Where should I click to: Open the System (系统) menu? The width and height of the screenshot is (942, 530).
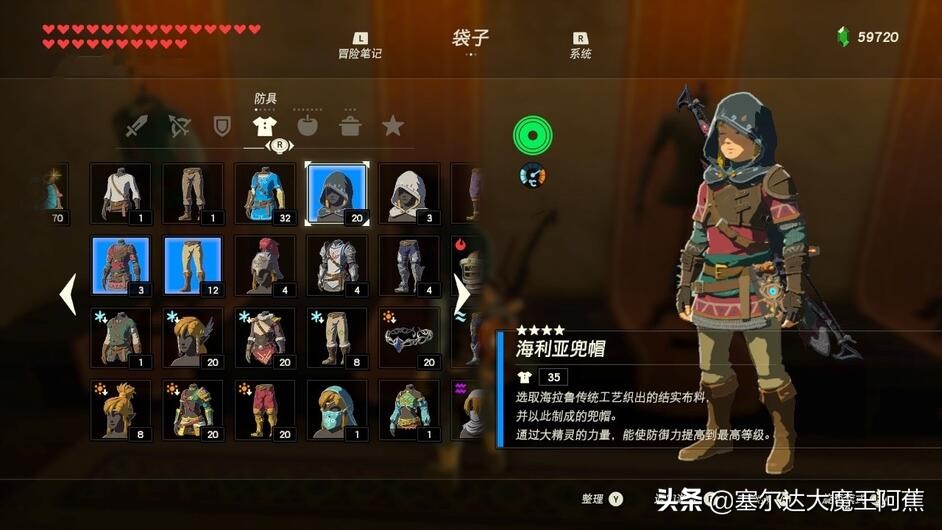click(x=580, y=45)
